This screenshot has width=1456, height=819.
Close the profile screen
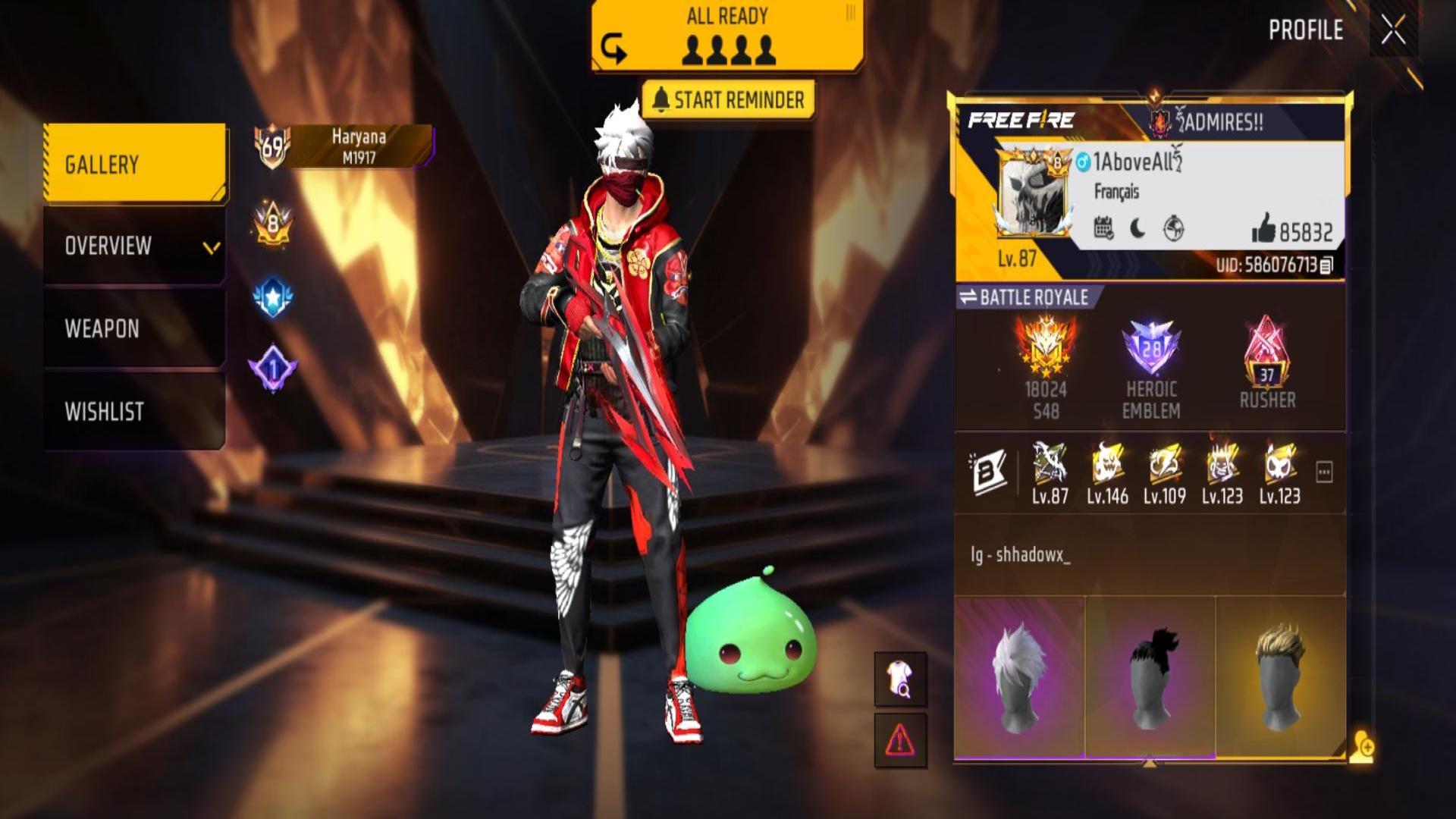pyautogui.click(x=1393, y=31)
